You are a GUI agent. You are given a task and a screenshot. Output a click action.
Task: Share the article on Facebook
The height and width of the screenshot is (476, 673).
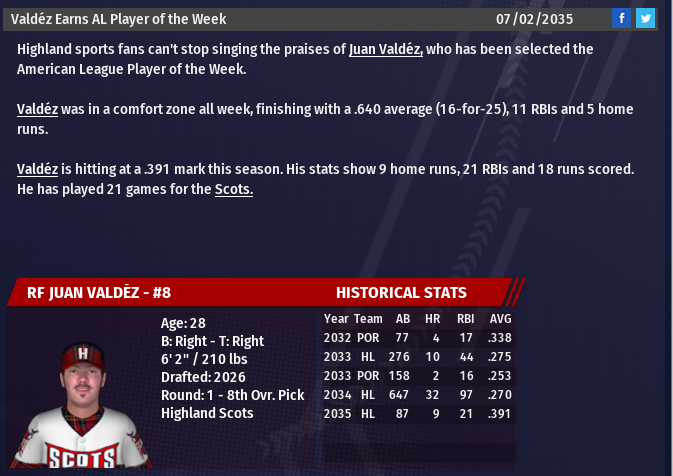click(621, 18)
